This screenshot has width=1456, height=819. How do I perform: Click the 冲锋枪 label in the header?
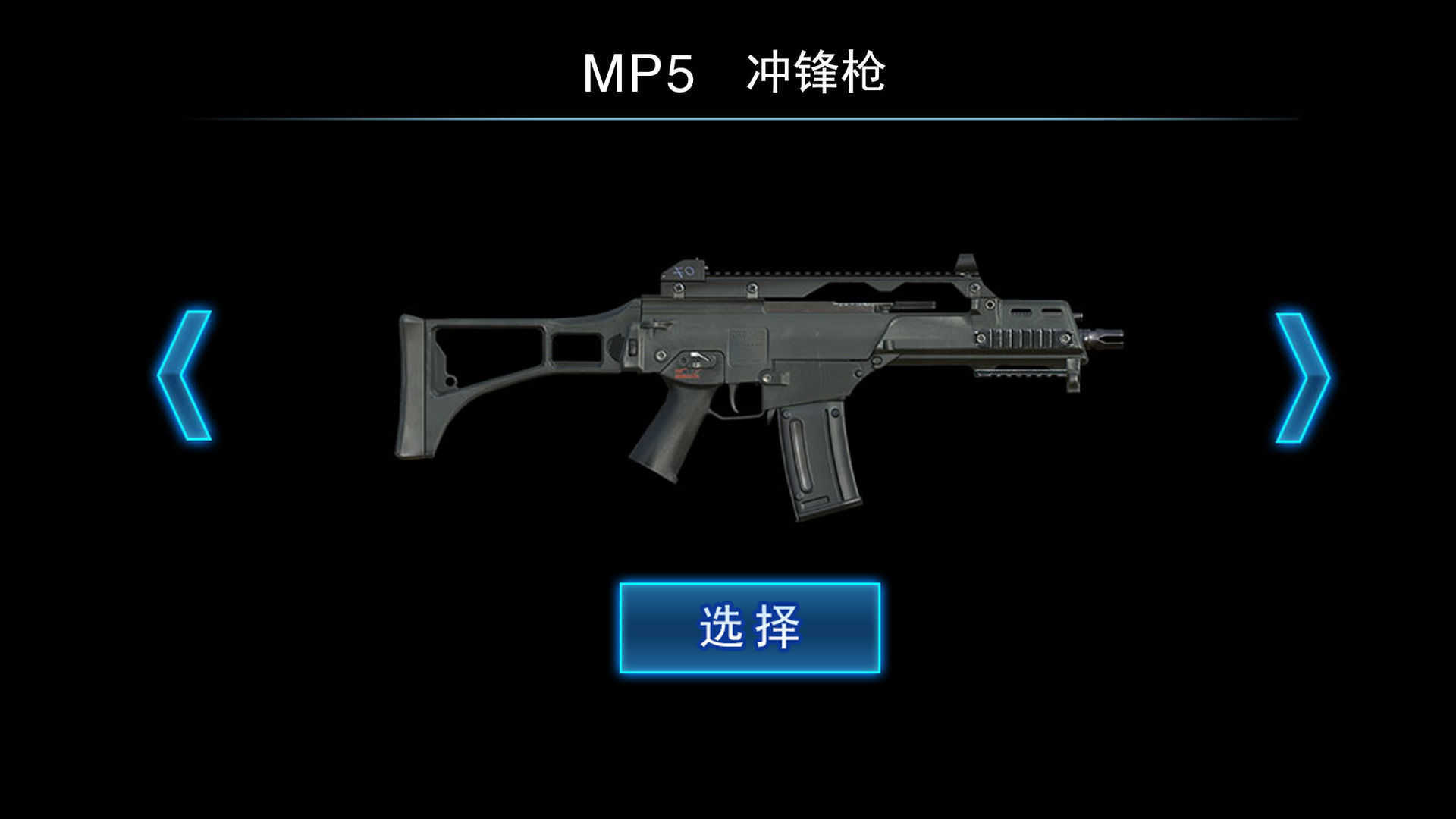(x=819, y=72)
